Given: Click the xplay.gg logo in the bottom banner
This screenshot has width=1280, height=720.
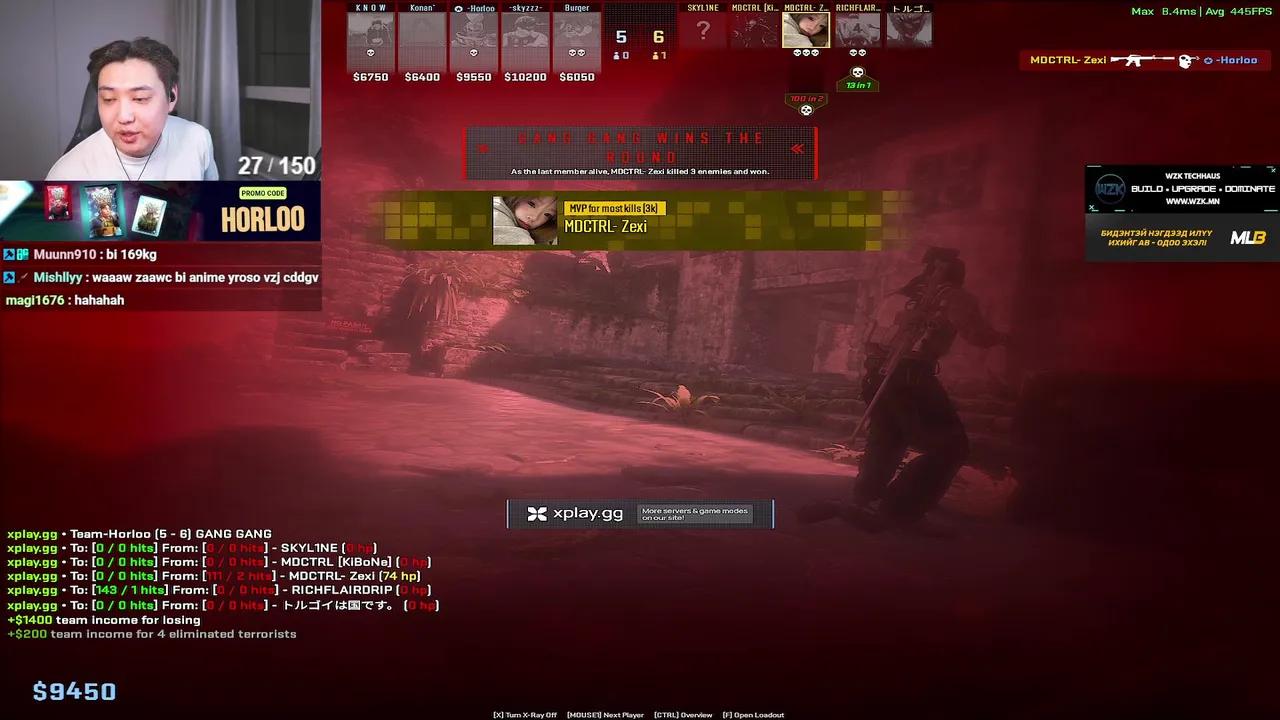Looking at the screenshot, I should coord(536,513).
